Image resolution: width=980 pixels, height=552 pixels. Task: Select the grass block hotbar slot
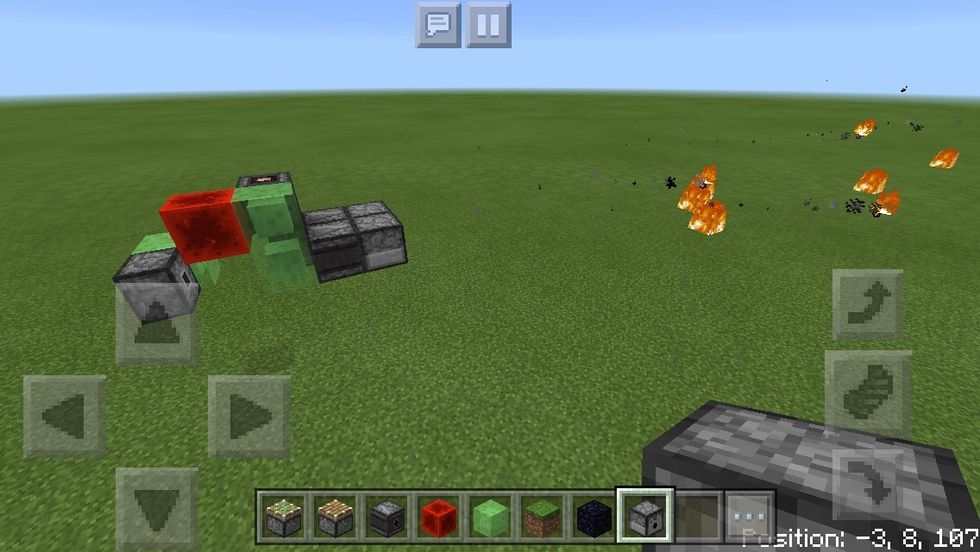click(542, 515)
